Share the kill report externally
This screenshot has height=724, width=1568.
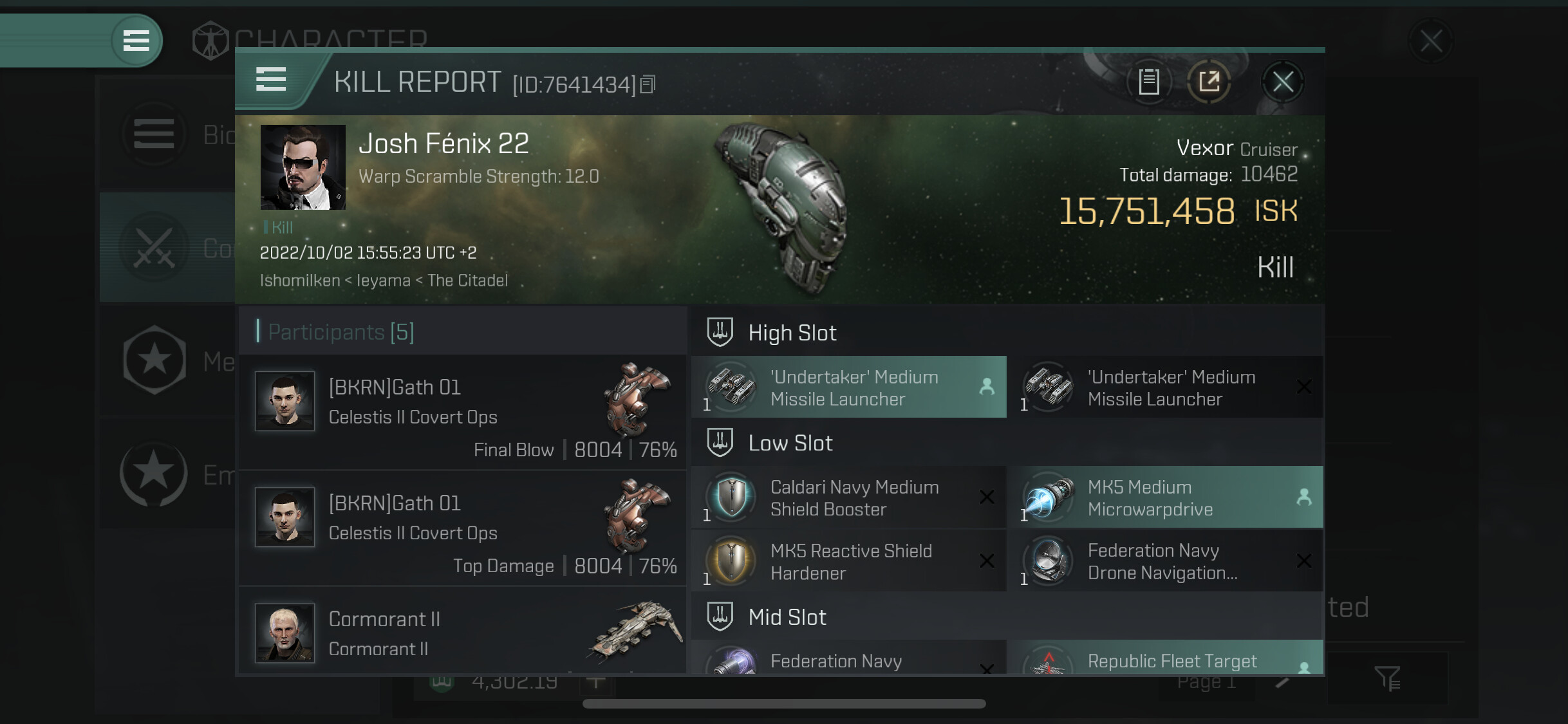coord(1209,82)
